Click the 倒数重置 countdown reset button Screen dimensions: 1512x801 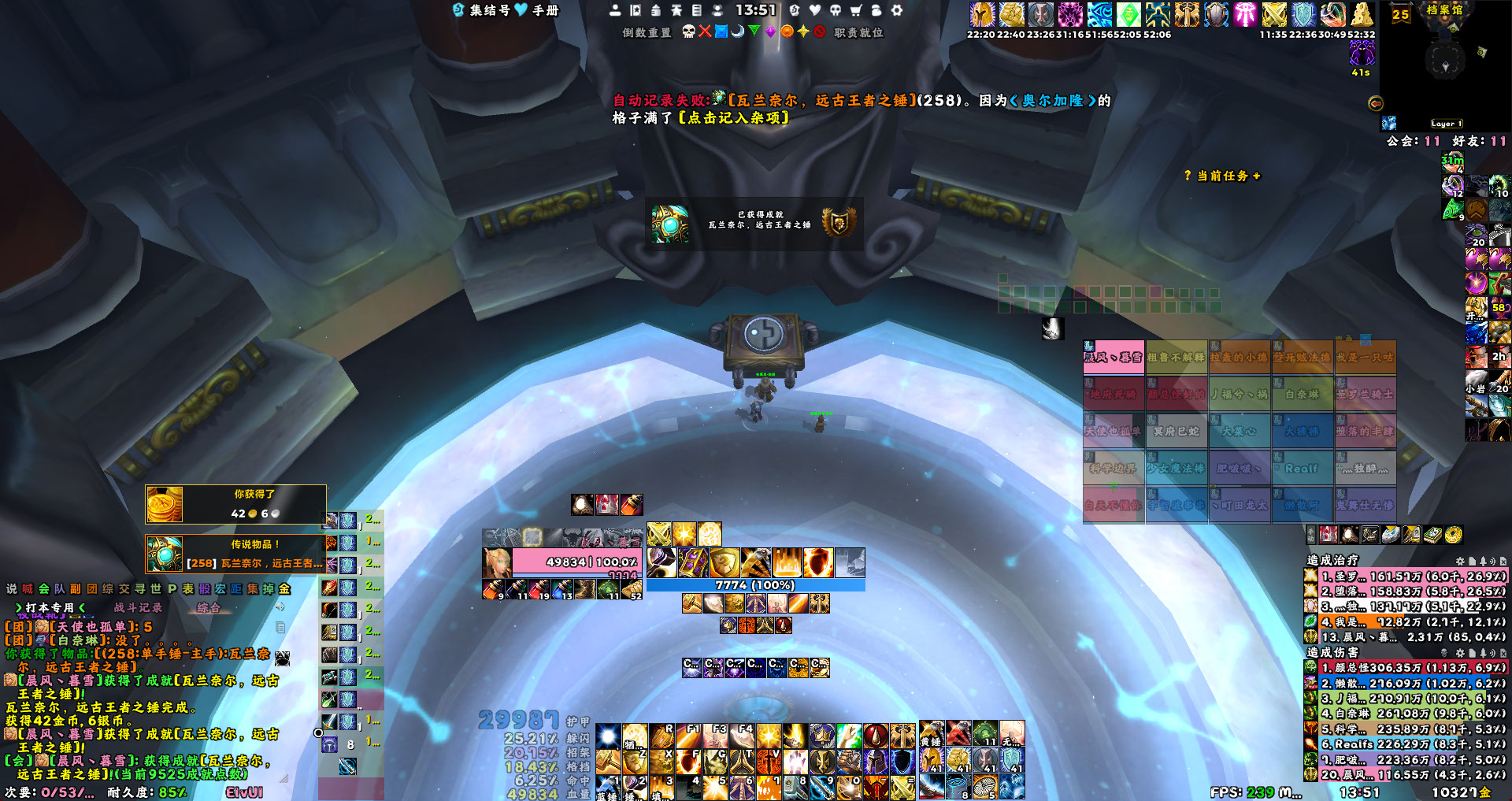647,32
